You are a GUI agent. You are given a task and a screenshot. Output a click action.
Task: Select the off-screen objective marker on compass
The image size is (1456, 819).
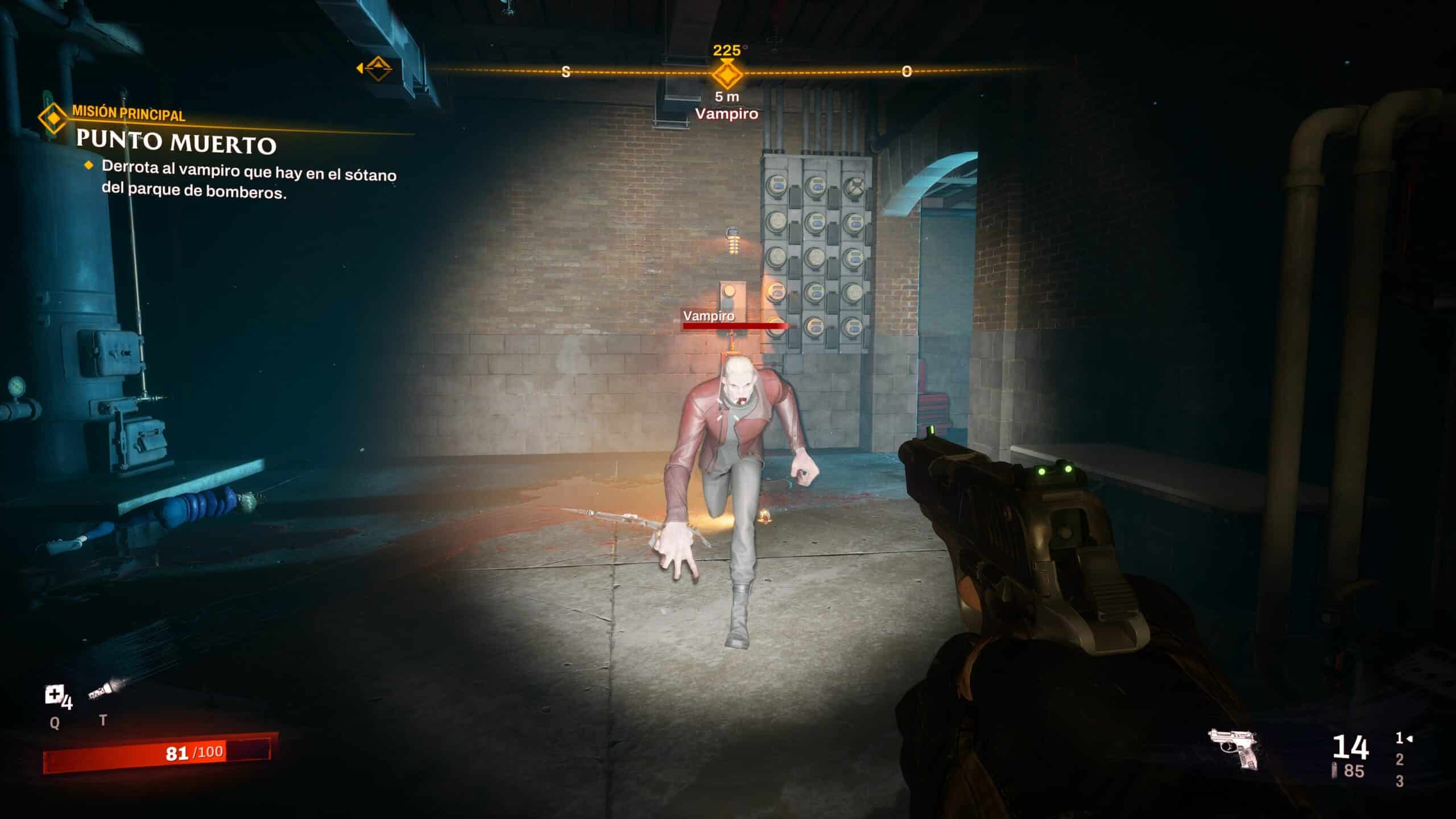[376, 69]
